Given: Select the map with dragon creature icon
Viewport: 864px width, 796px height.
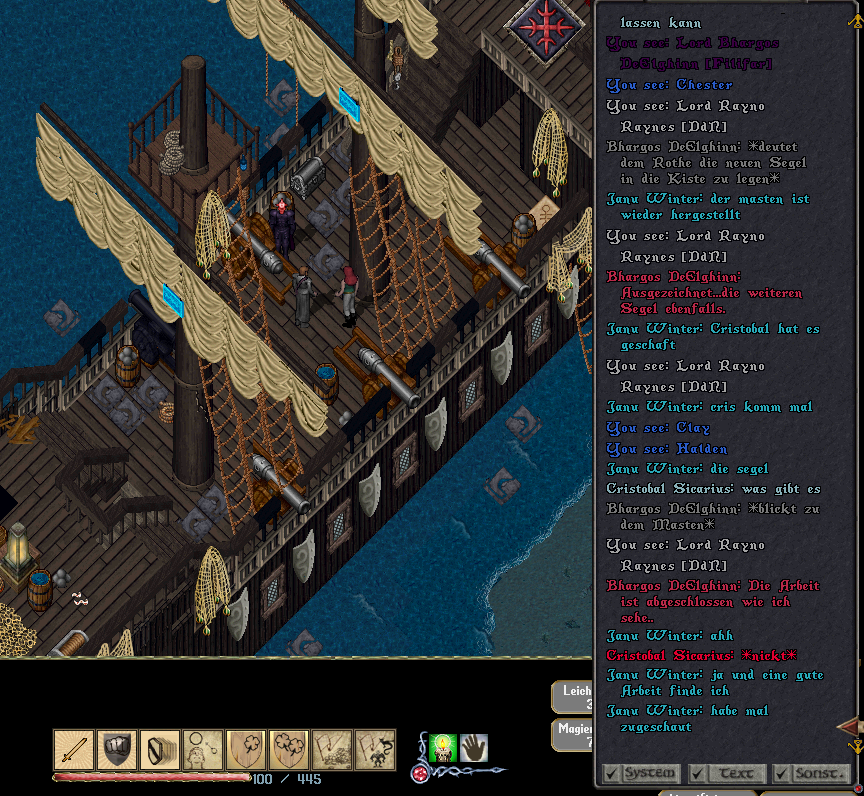Looking at the screenshot, I should point(375,750).
